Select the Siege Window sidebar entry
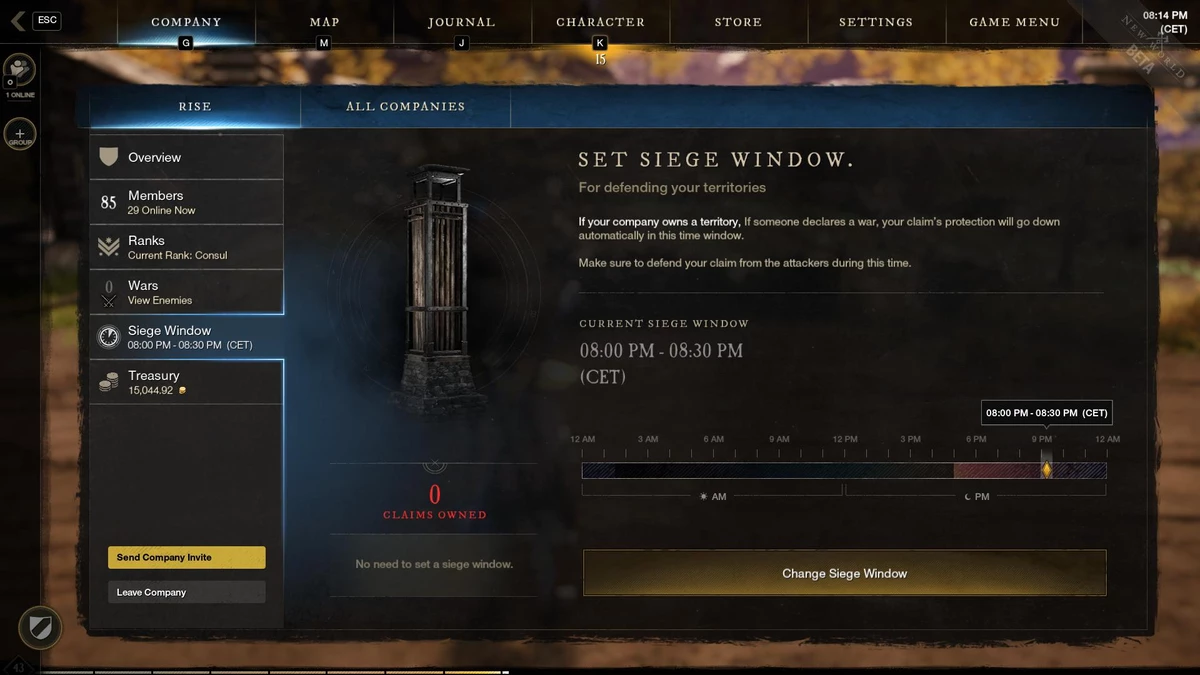1200x675 pixels. (187, 337)
